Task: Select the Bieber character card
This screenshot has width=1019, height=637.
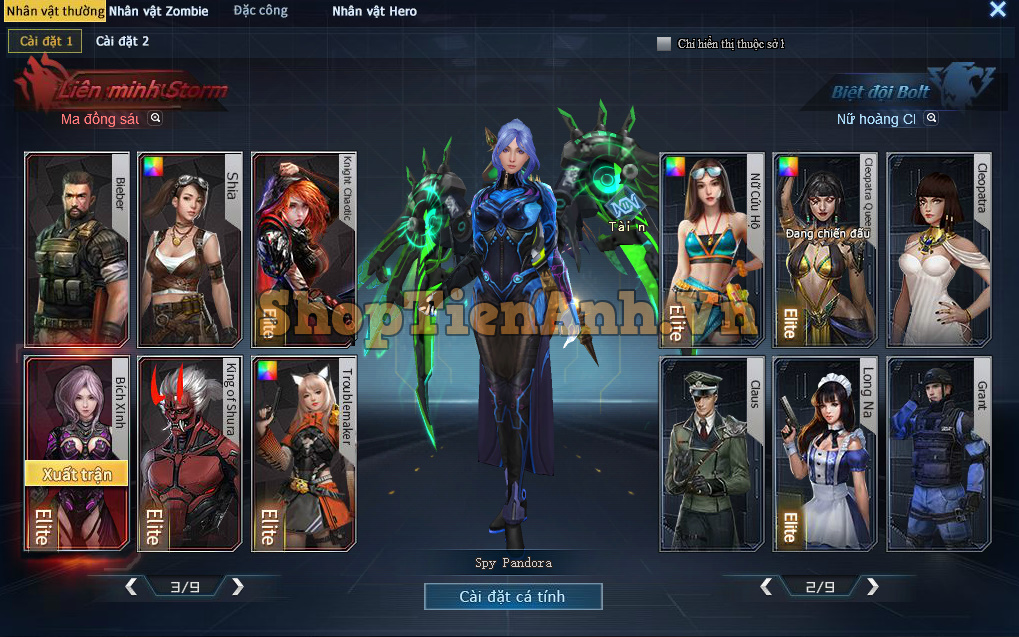Action: [77, 250]
